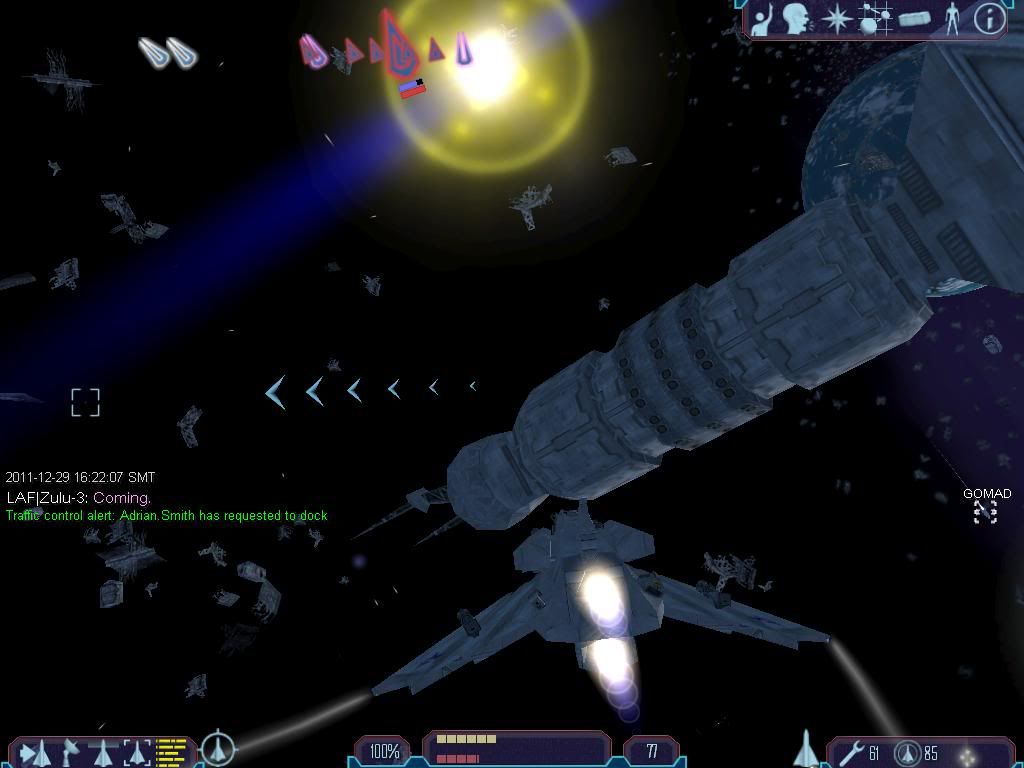Click the eight-pointed star icon
1024x768 pixels.
click(836, 19)
